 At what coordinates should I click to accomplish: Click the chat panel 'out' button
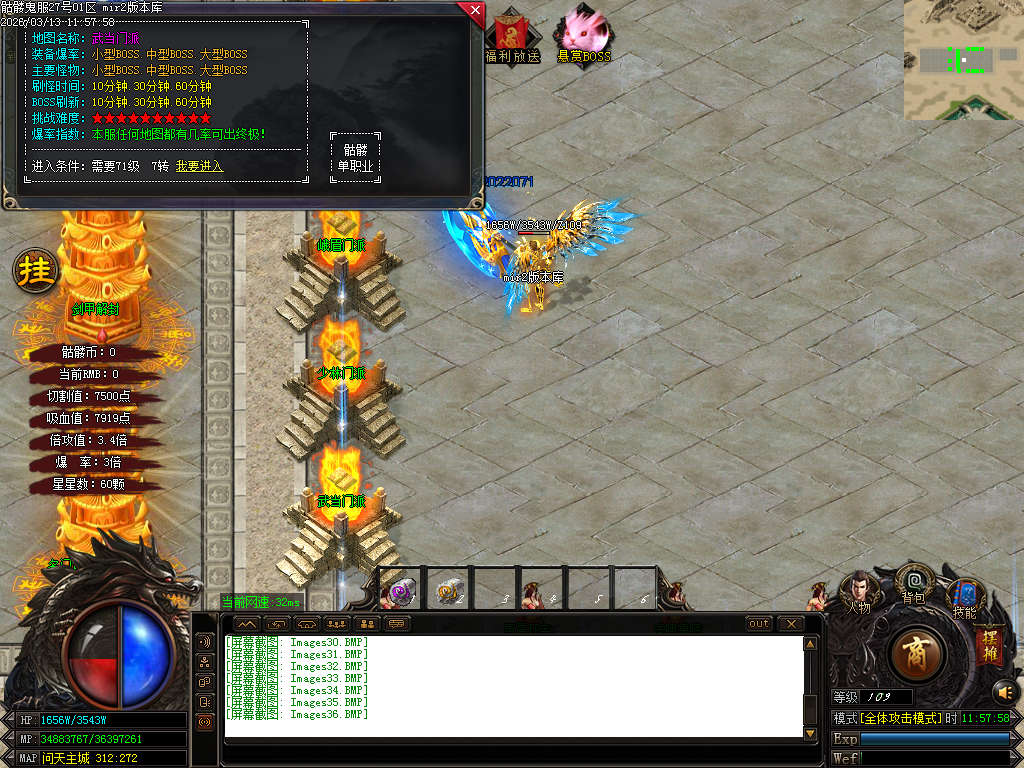[759, 624]
